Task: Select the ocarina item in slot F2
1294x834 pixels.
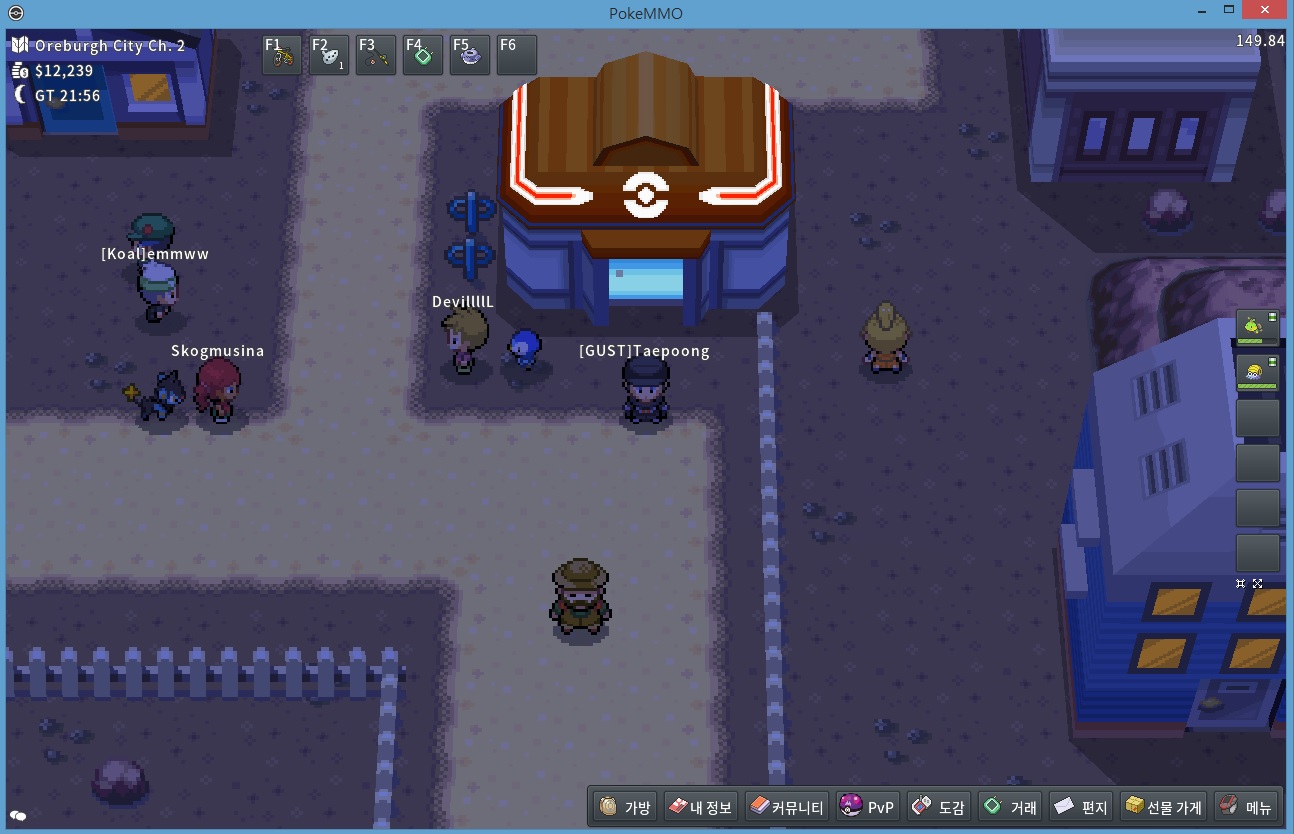Action: tap(329, 55)
